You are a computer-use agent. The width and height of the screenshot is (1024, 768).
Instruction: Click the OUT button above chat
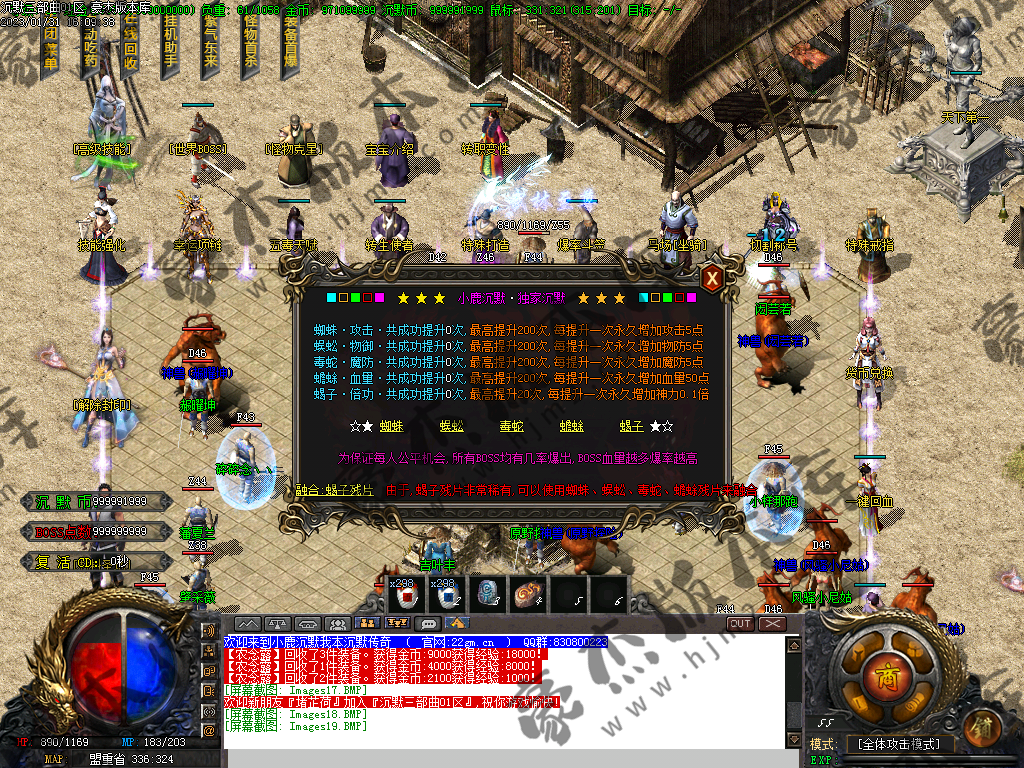(739, 623)
